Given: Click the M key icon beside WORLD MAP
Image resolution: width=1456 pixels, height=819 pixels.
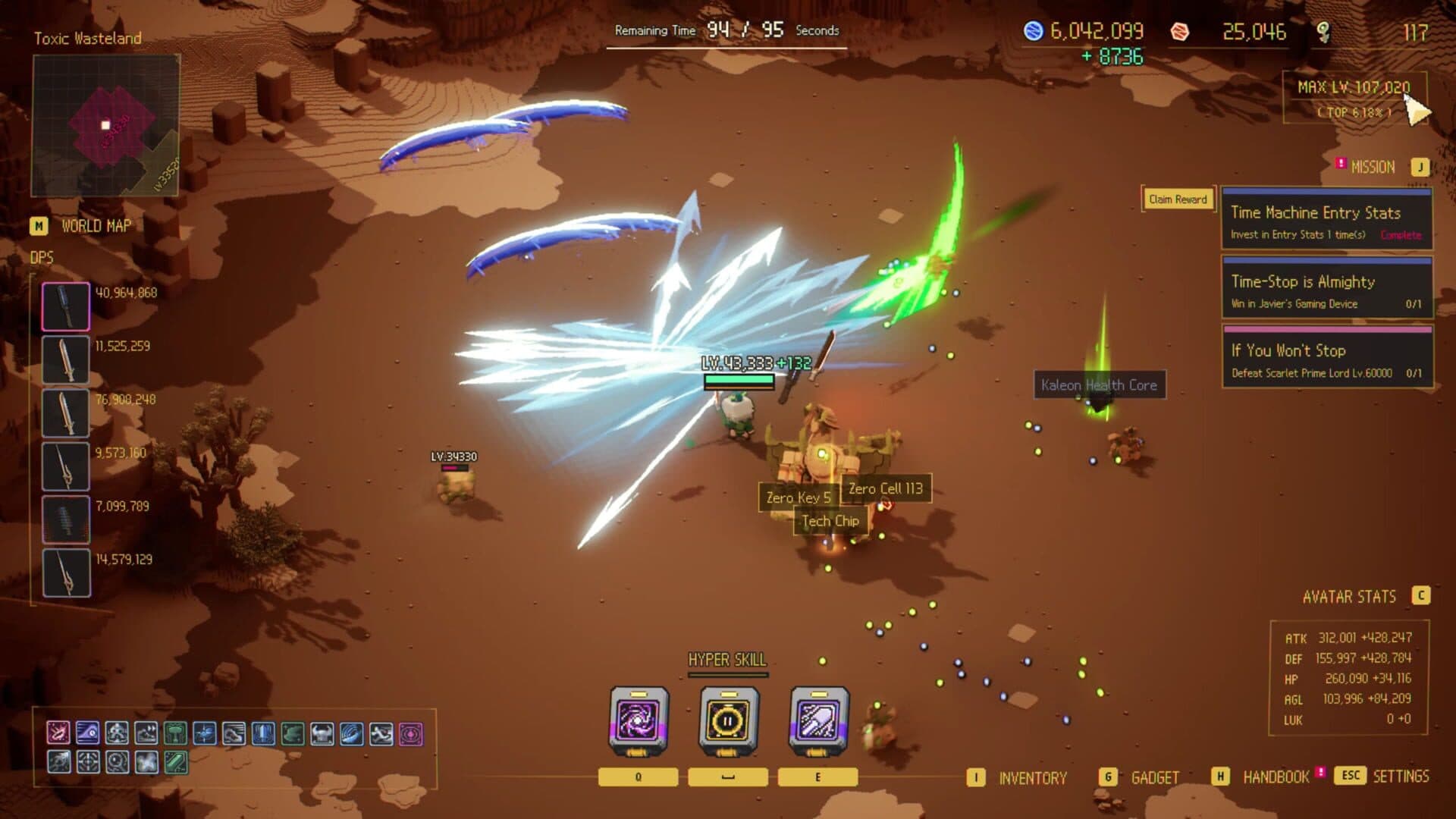Looking at the screenshot, I should coord(37,224).
